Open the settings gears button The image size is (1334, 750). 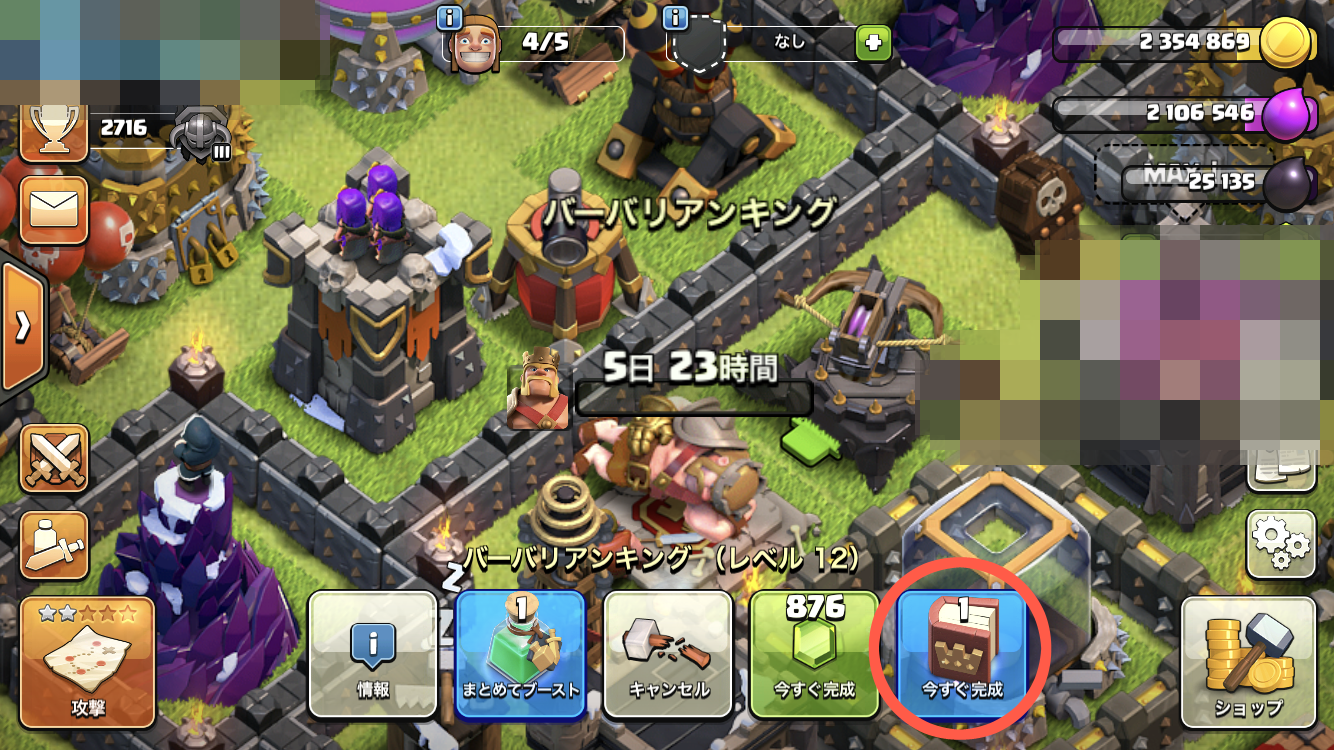tap(1281, 544)
